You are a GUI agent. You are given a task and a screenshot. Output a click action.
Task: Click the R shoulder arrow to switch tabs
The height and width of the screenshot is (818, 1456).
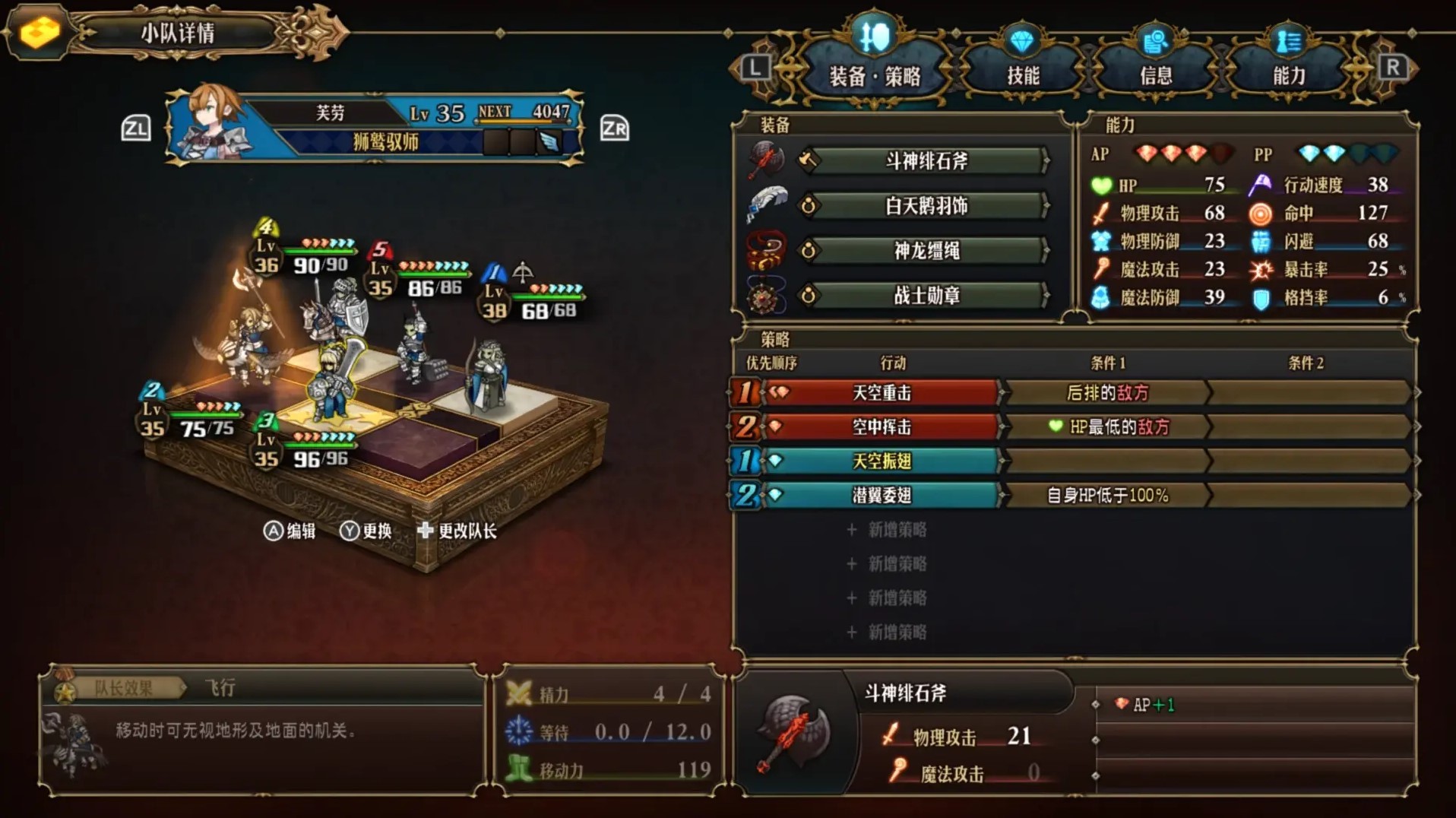[1394, 67]
